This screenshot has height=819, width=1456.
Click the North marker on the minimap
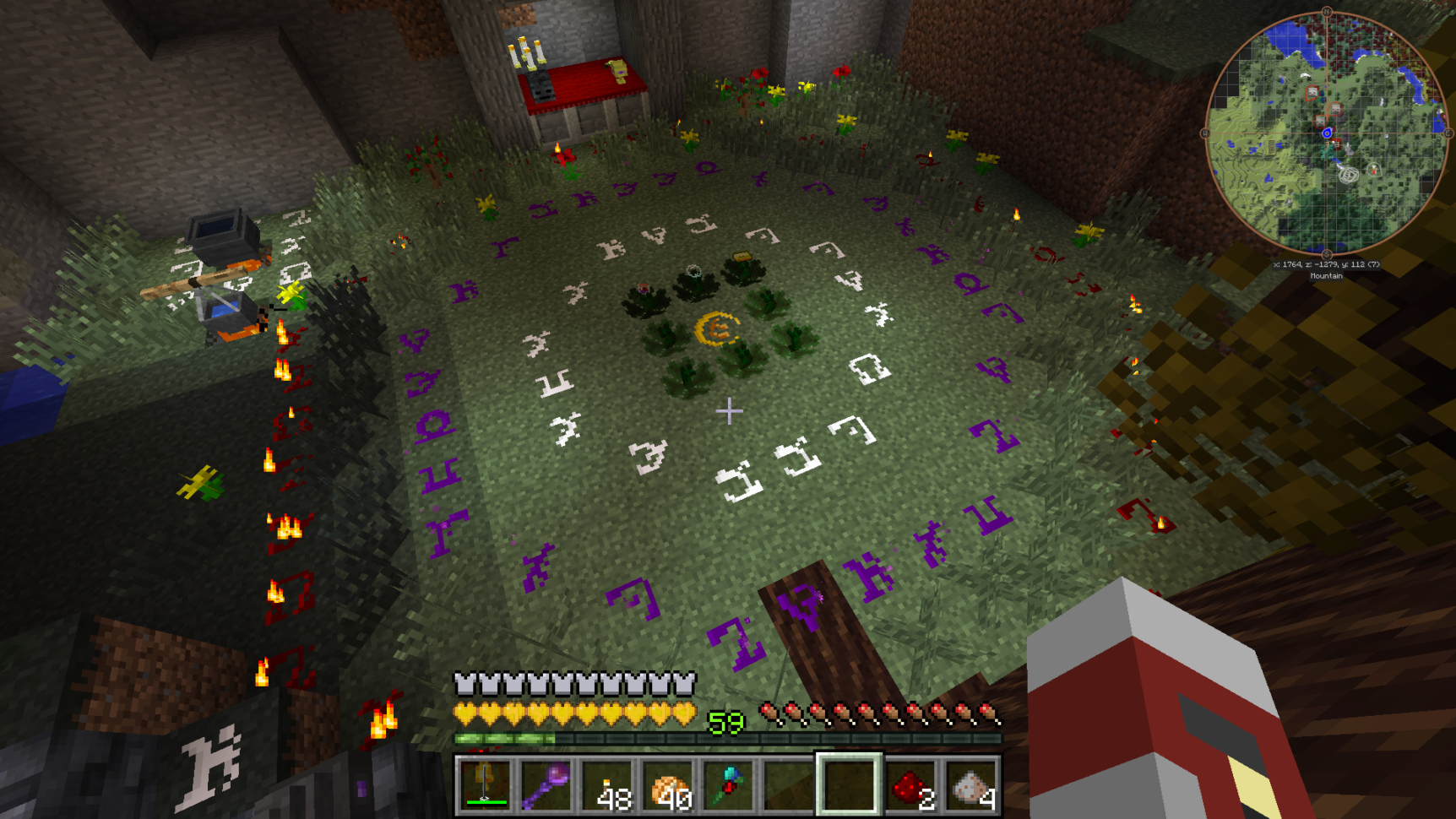pyautogui.click(x=1327, y=11)
